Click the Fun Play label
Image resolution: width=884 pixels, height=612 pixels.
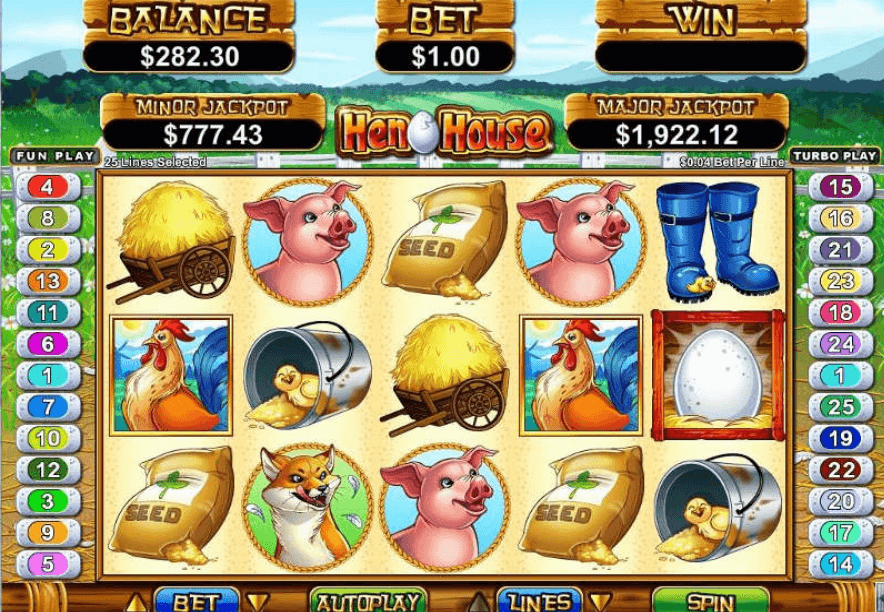coord(55,156)
